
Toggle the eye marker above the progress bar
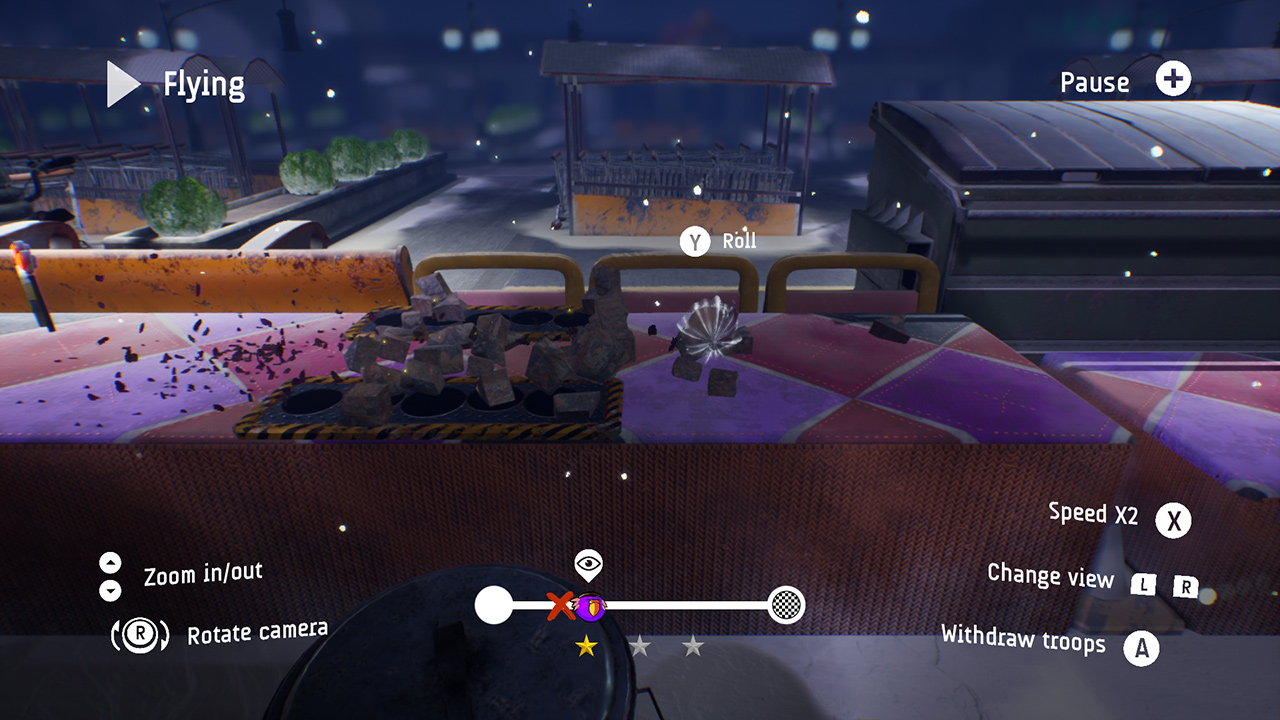pos(586,563)
